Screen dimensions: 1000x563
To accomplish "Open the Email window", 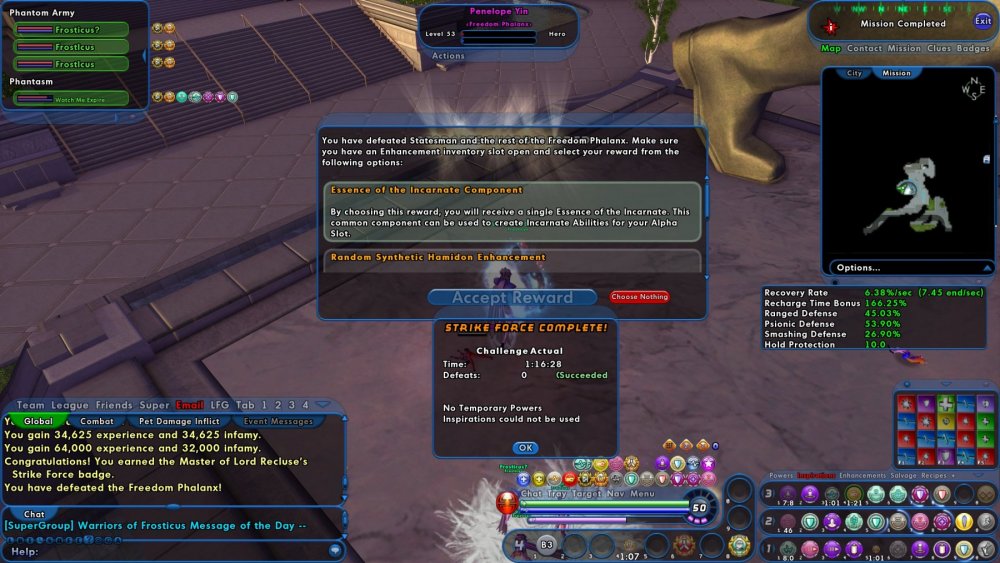I will (x=189, y=405).
